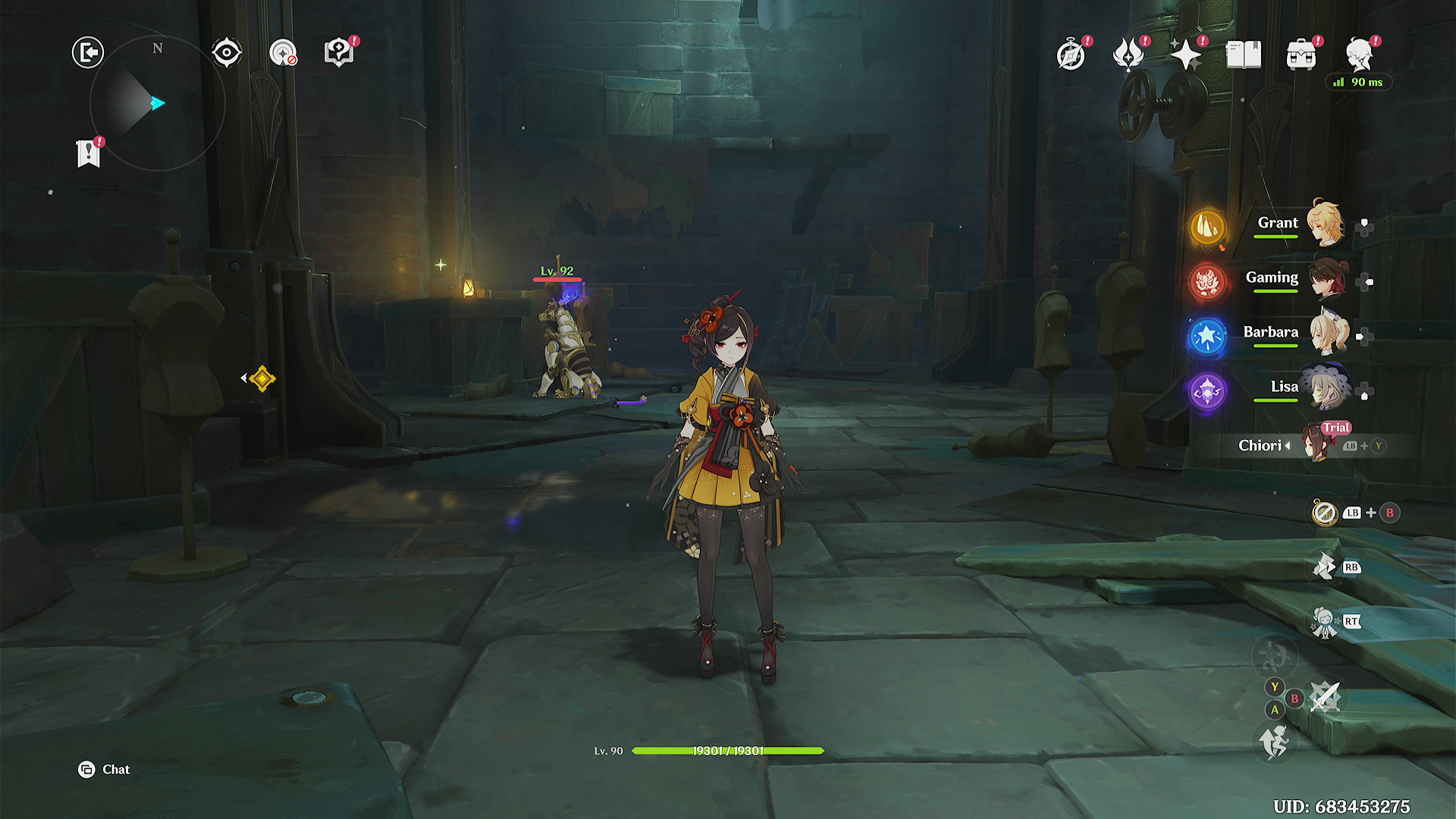1456x819 pixels.
Task: Click the network latency indicator
Action: tap(1359, 82)
